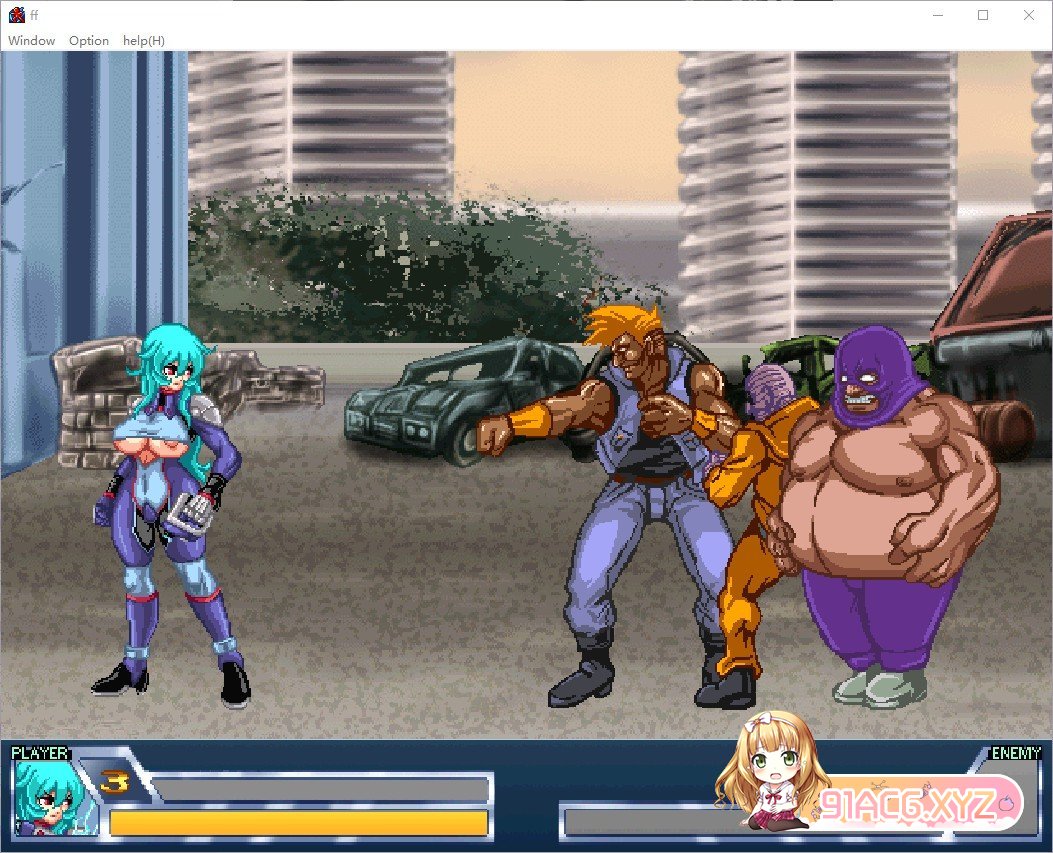1053x853 pixels.
Task: Open the Option menu
Action: [89, 41]
